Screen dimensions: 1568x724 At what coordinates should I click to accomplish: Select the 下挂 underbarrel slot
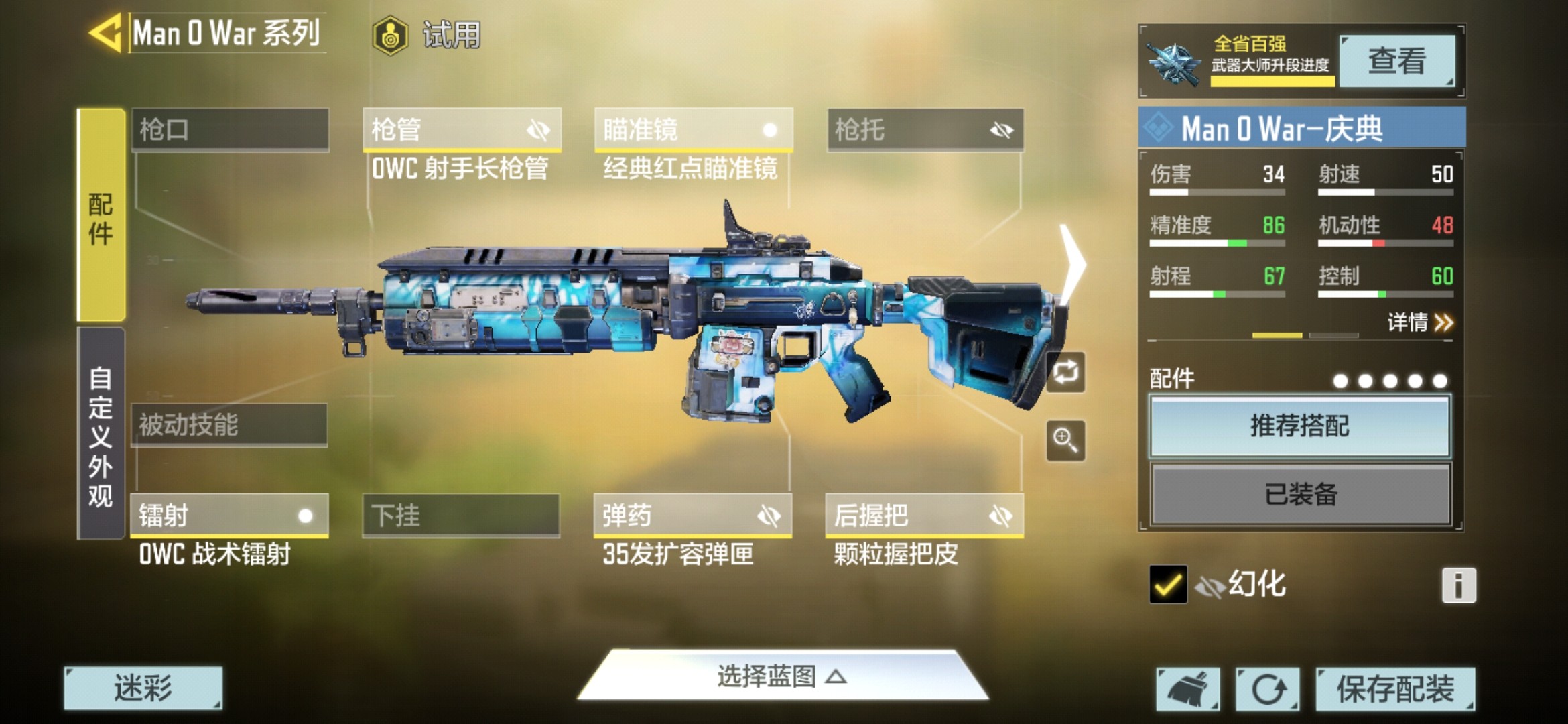pos(460,516)
